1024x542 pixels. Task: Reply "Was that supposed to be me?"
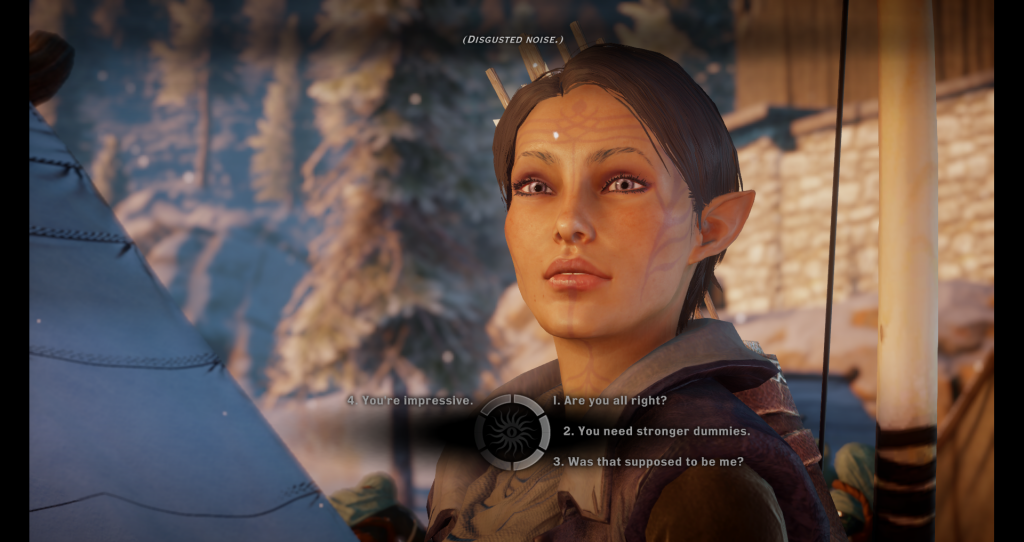click(x=647, y=462)
